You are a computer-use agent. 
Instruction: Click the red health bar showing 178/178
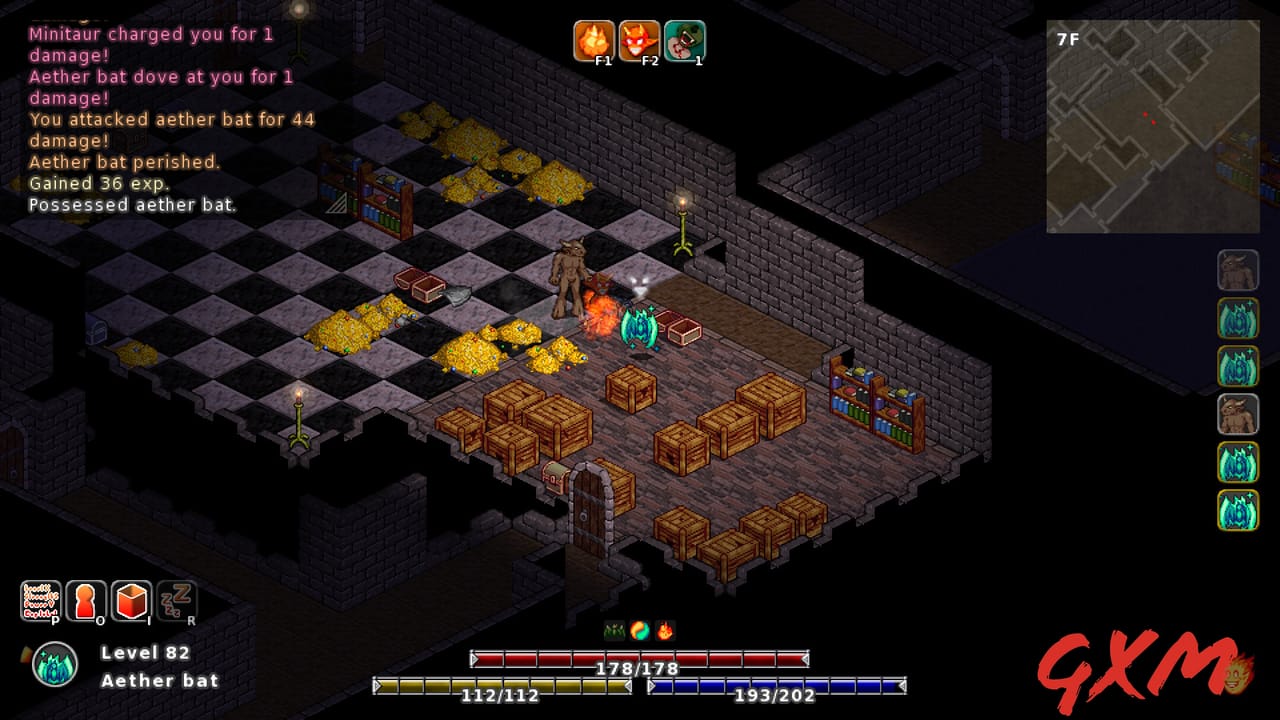[637, 661]
